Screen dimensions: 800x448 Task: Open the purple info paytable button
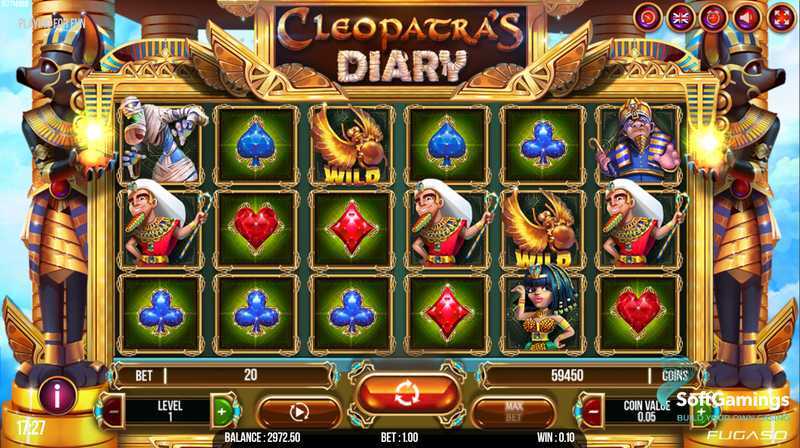click(58, 394)
